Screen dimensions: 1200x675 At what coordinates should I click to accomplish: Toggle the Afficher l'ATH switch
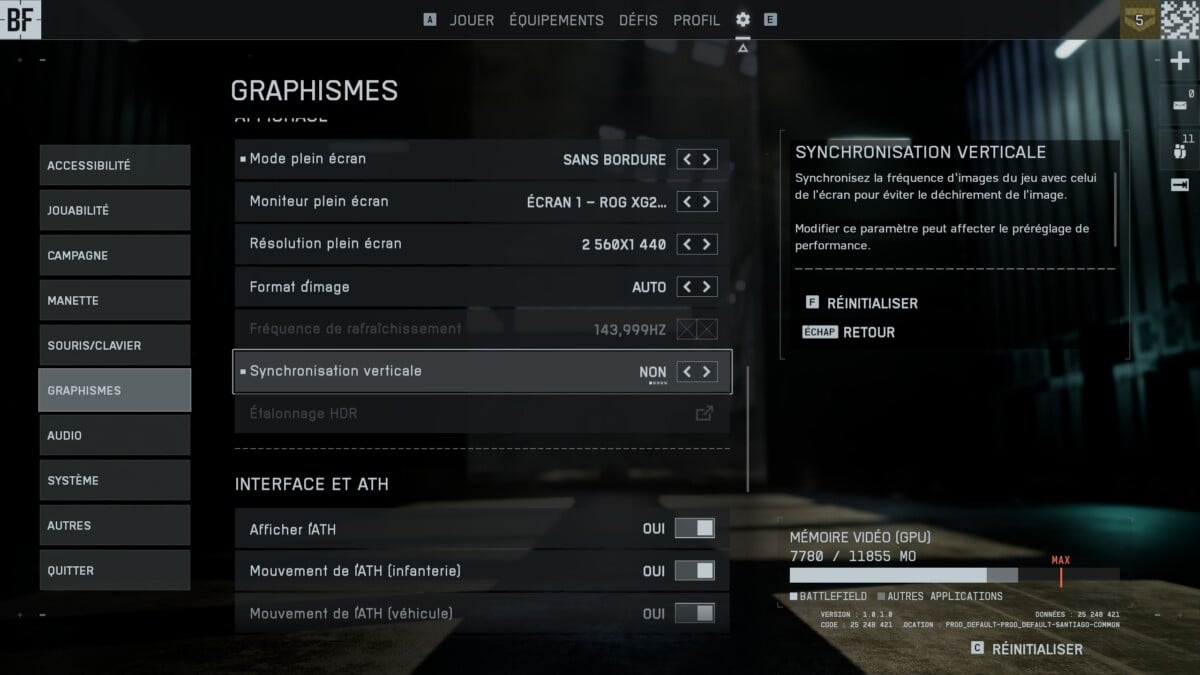[x=694, y=528]
